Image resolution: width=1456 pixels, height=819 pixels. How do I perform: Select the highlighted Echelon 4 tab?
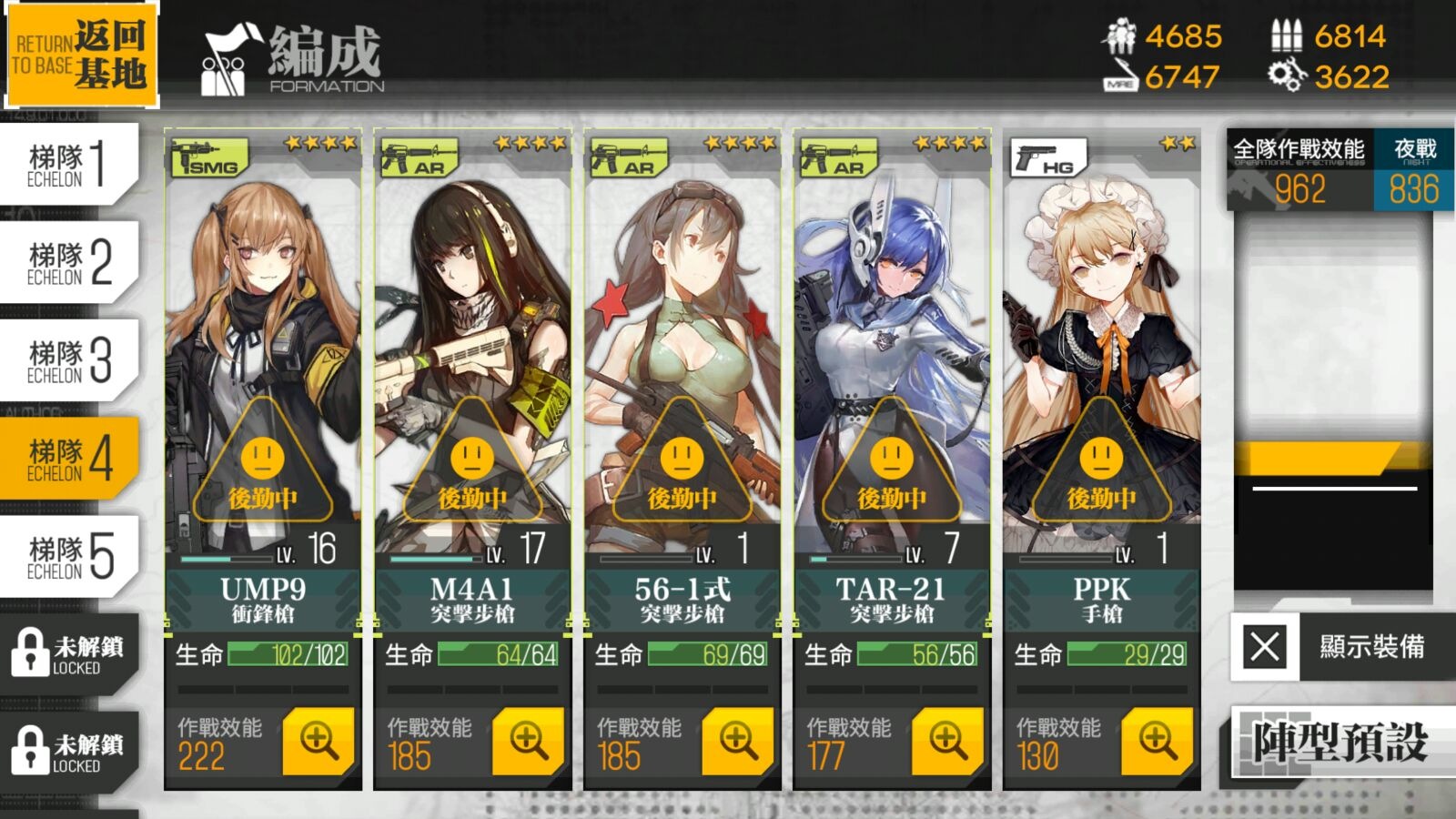69,459
